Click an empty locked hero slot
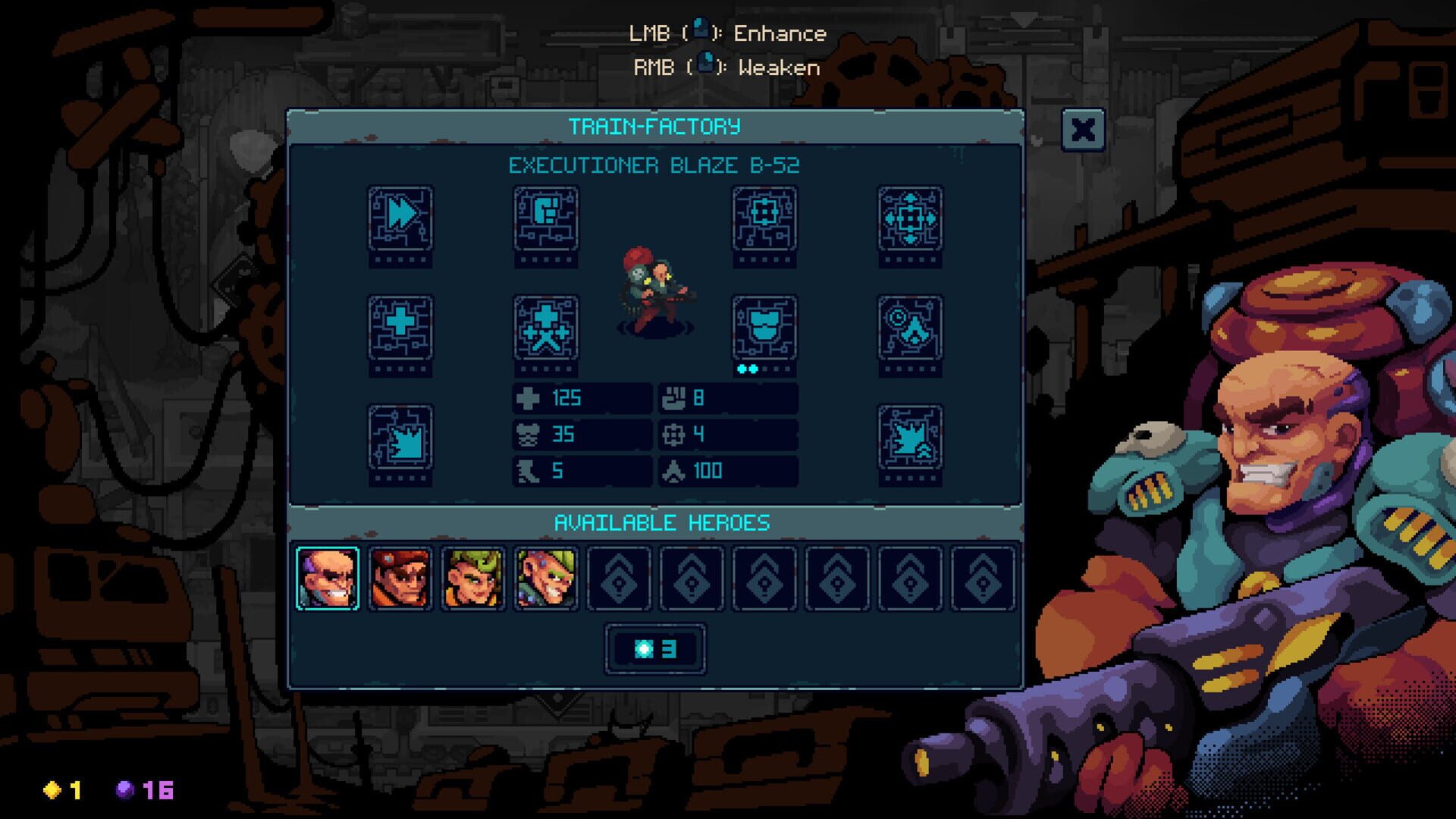This screenshot has width=1456, height=819. (x=619, y=579)
